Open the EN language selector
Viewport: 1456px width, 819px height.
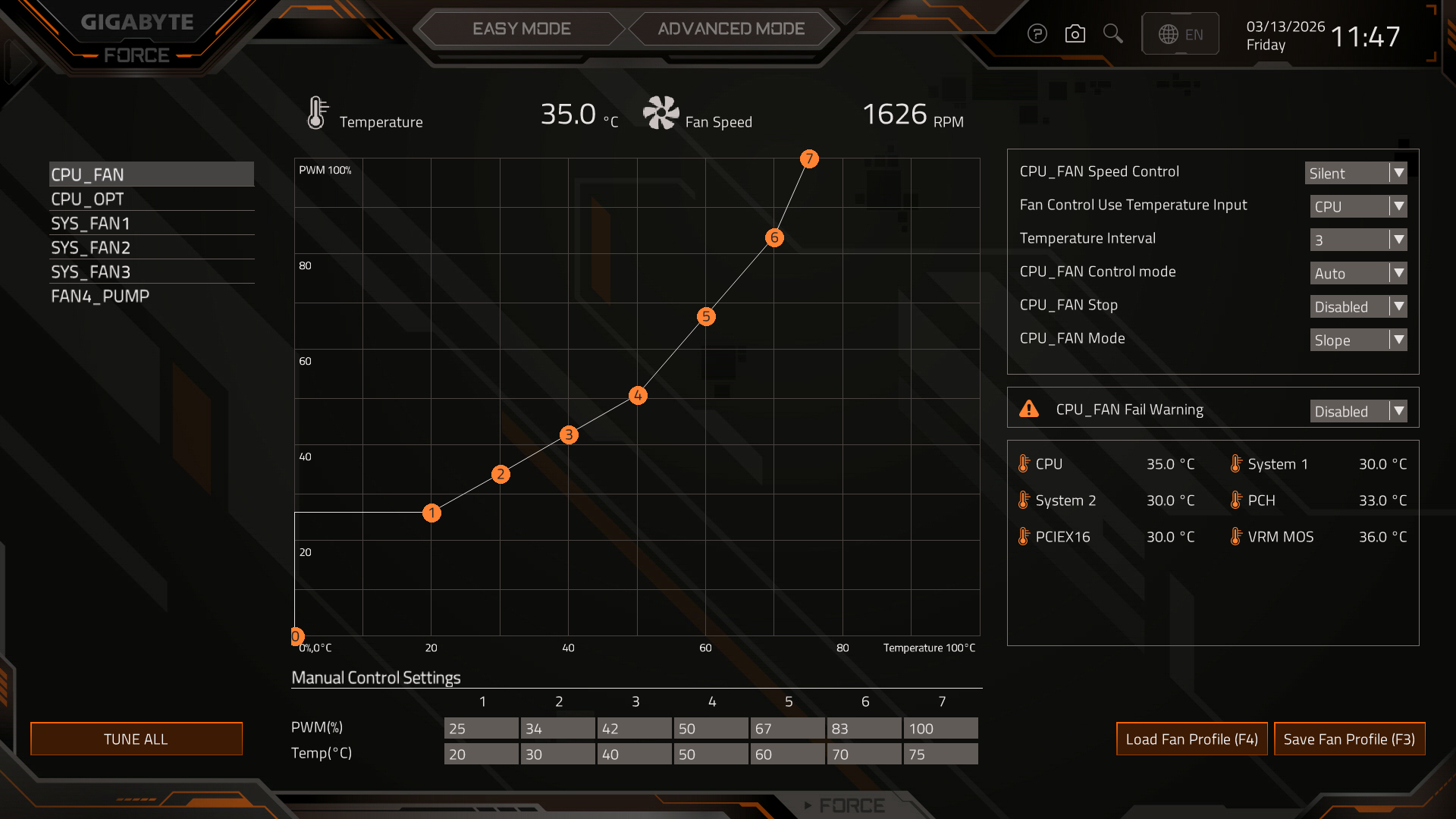tap(1180, 34)
